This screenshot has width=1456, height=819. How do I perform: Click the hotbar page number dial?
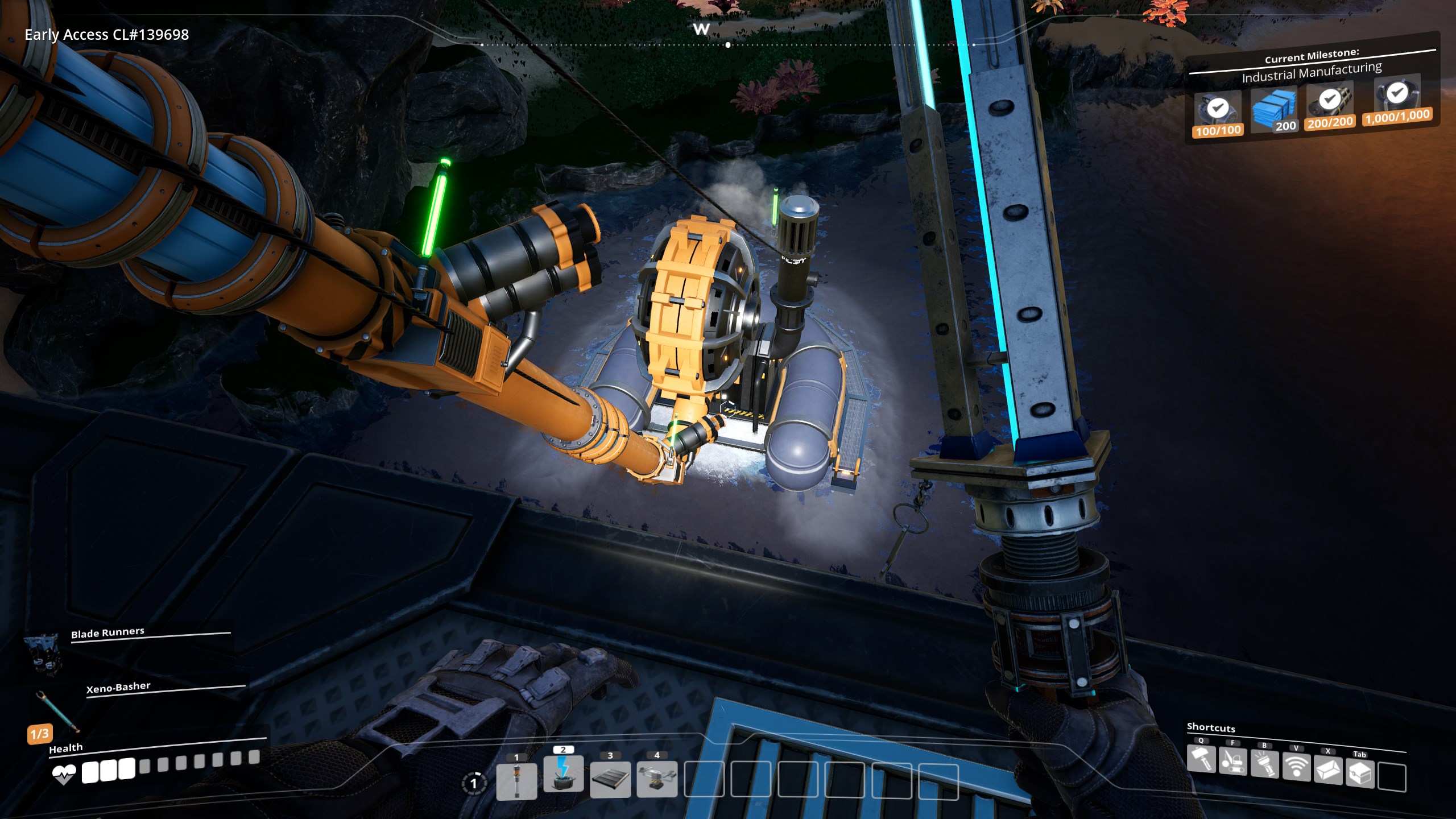473,783
